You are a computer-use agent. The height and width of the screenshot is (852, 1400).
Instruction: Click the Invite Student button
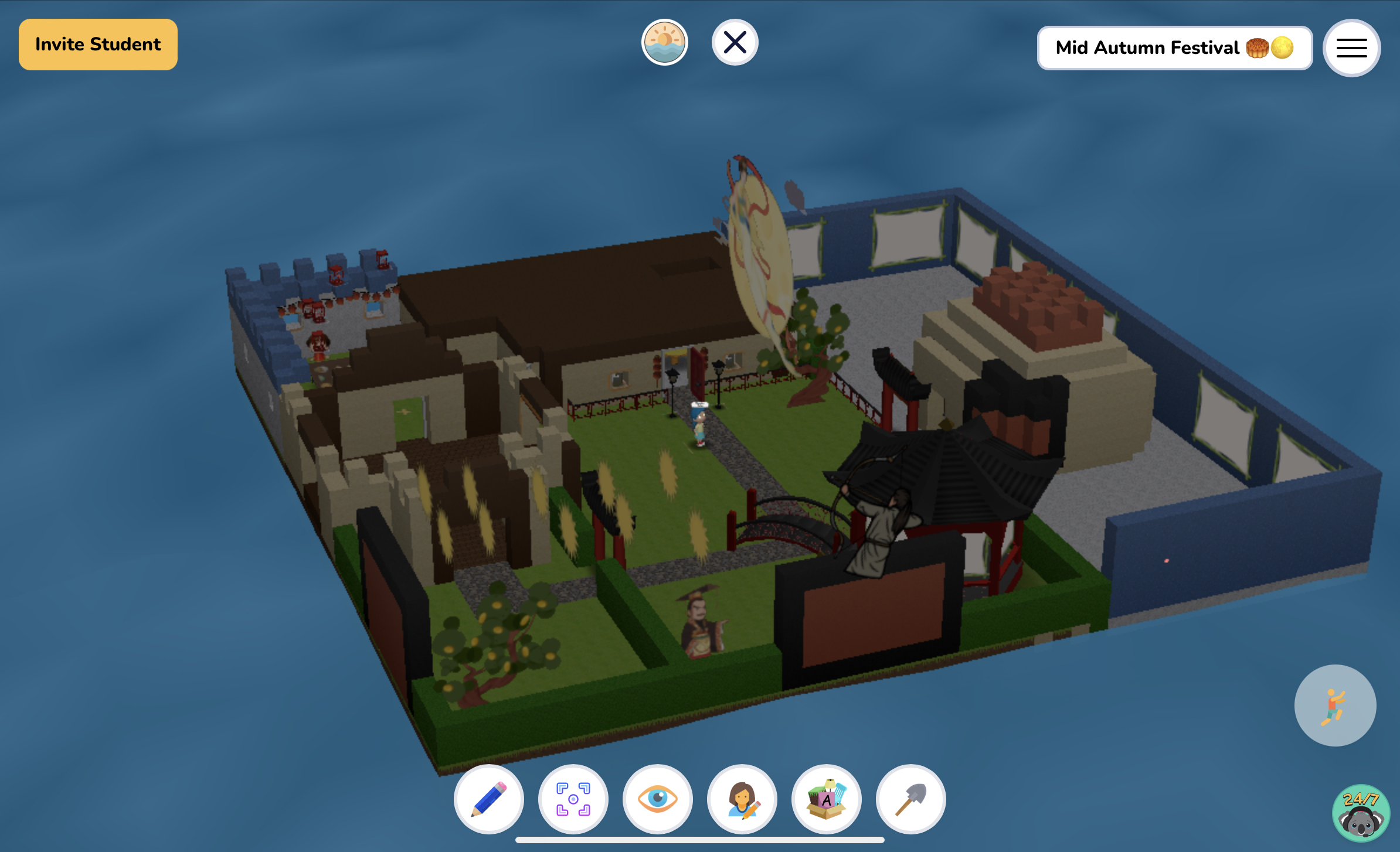pyautogui.click(x=98, y=43)
